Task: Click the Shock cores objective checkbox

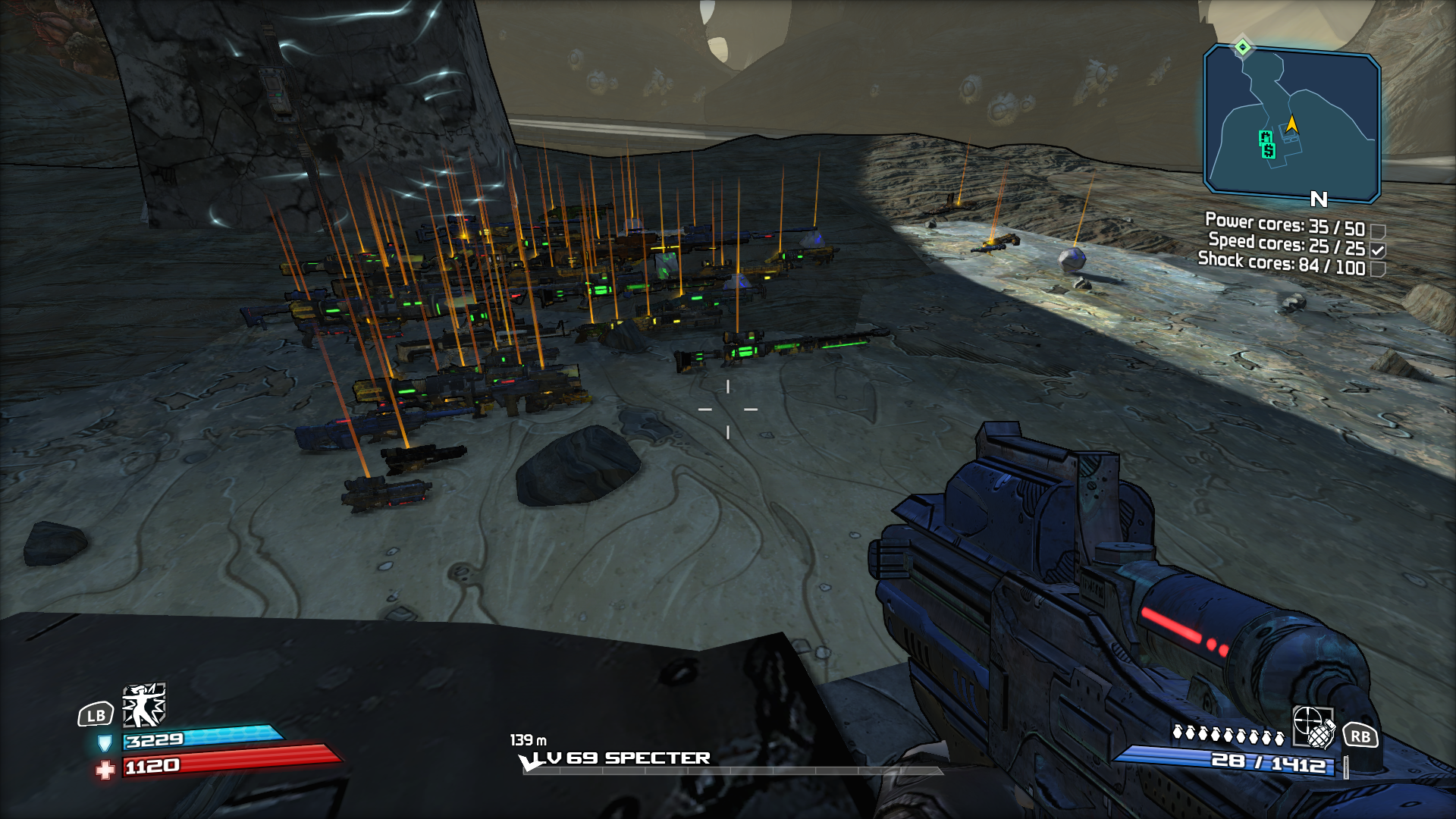Action: 1378,269
